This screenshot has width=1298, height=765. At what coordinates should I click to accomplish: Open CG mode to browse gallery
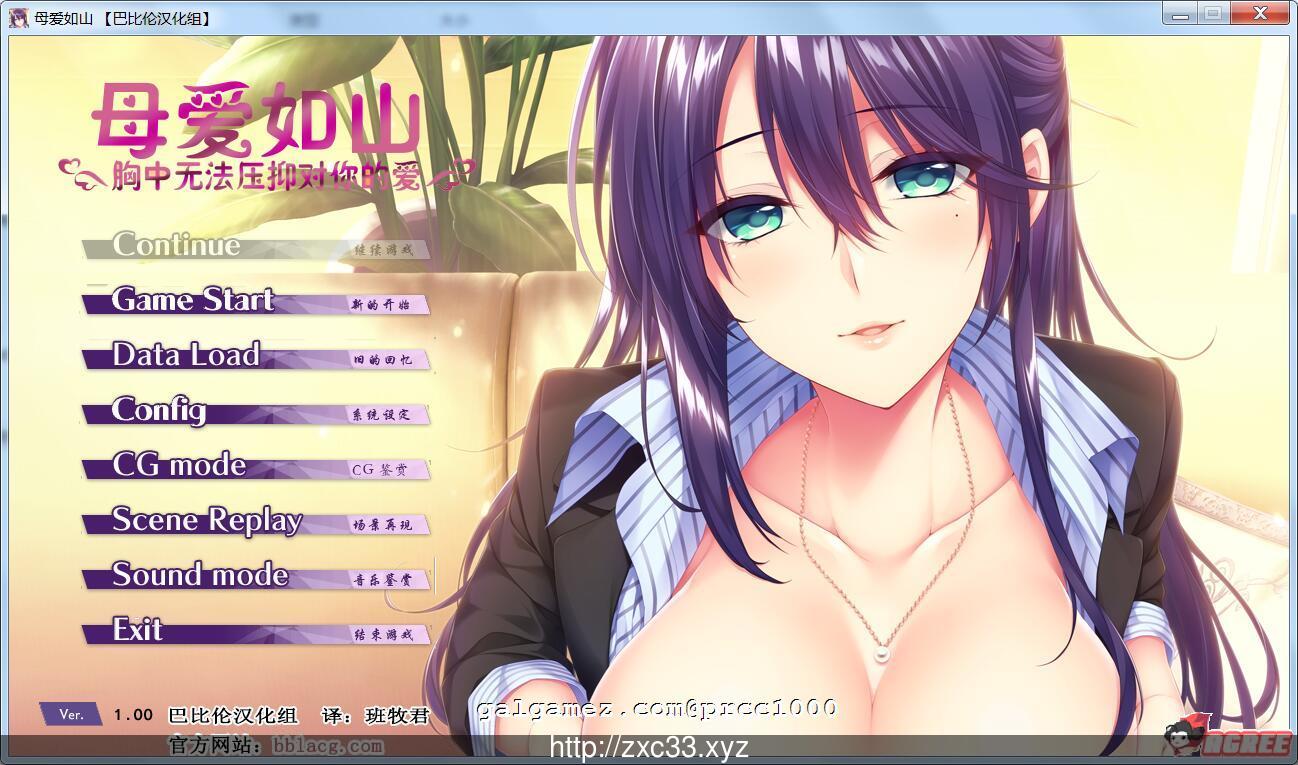tap(180, 465)
